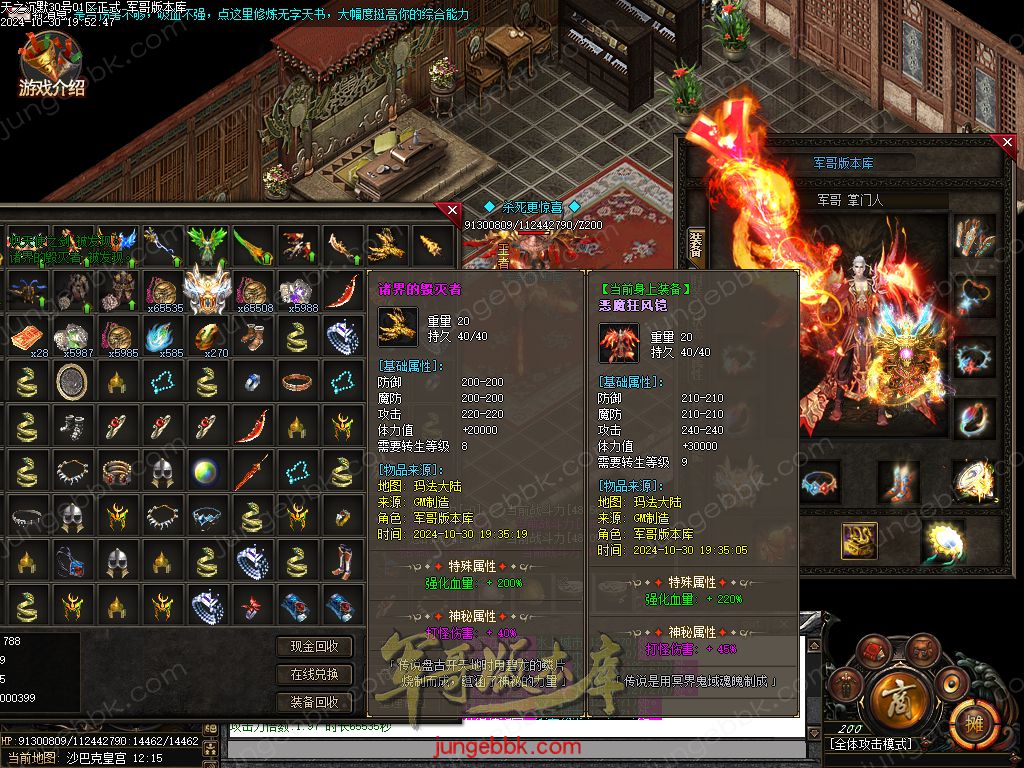Click the round bronze mirror item
This screenshot has width=1024, height=768.
coord(71,380)
